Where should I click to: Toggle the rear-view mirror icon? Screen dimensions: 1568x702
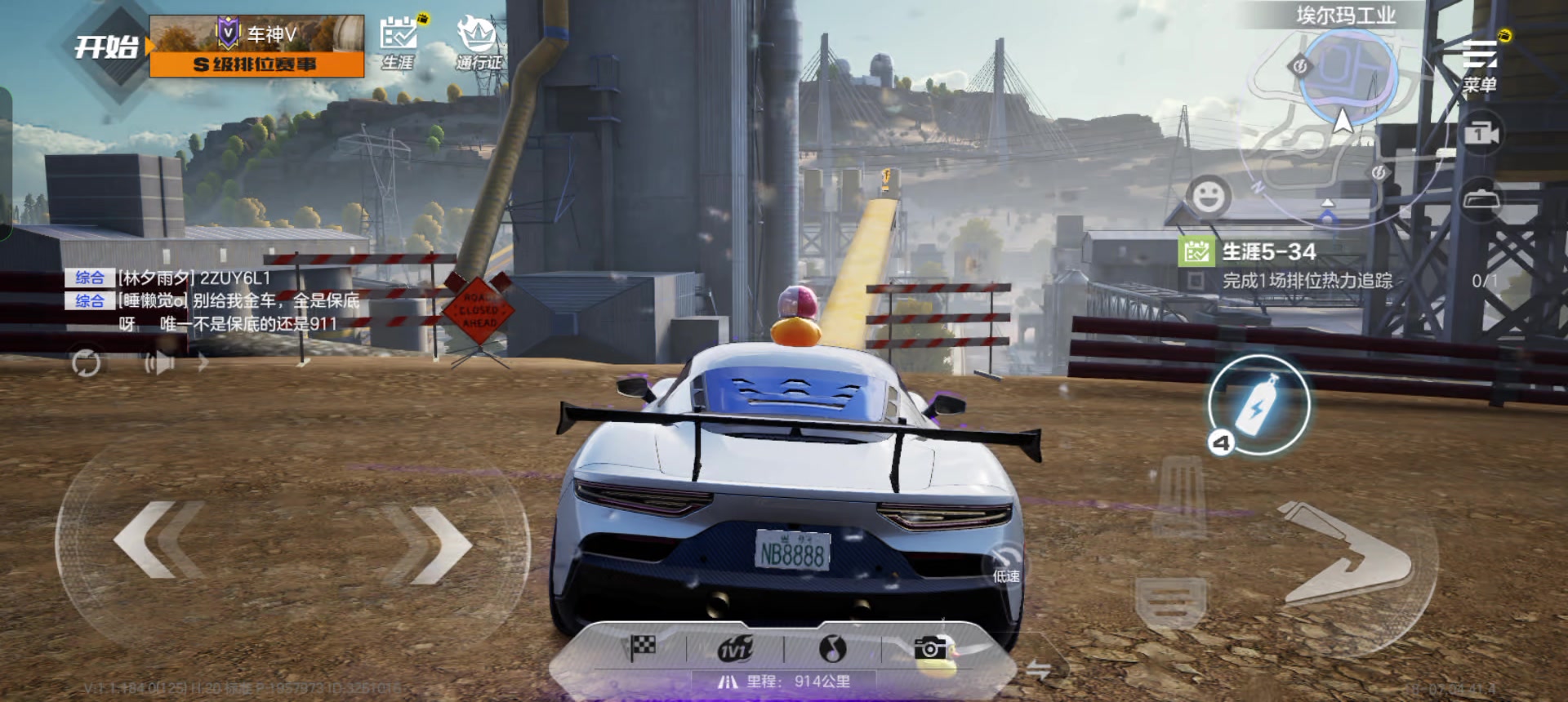pyautogui.click(x=1481, y=199)
